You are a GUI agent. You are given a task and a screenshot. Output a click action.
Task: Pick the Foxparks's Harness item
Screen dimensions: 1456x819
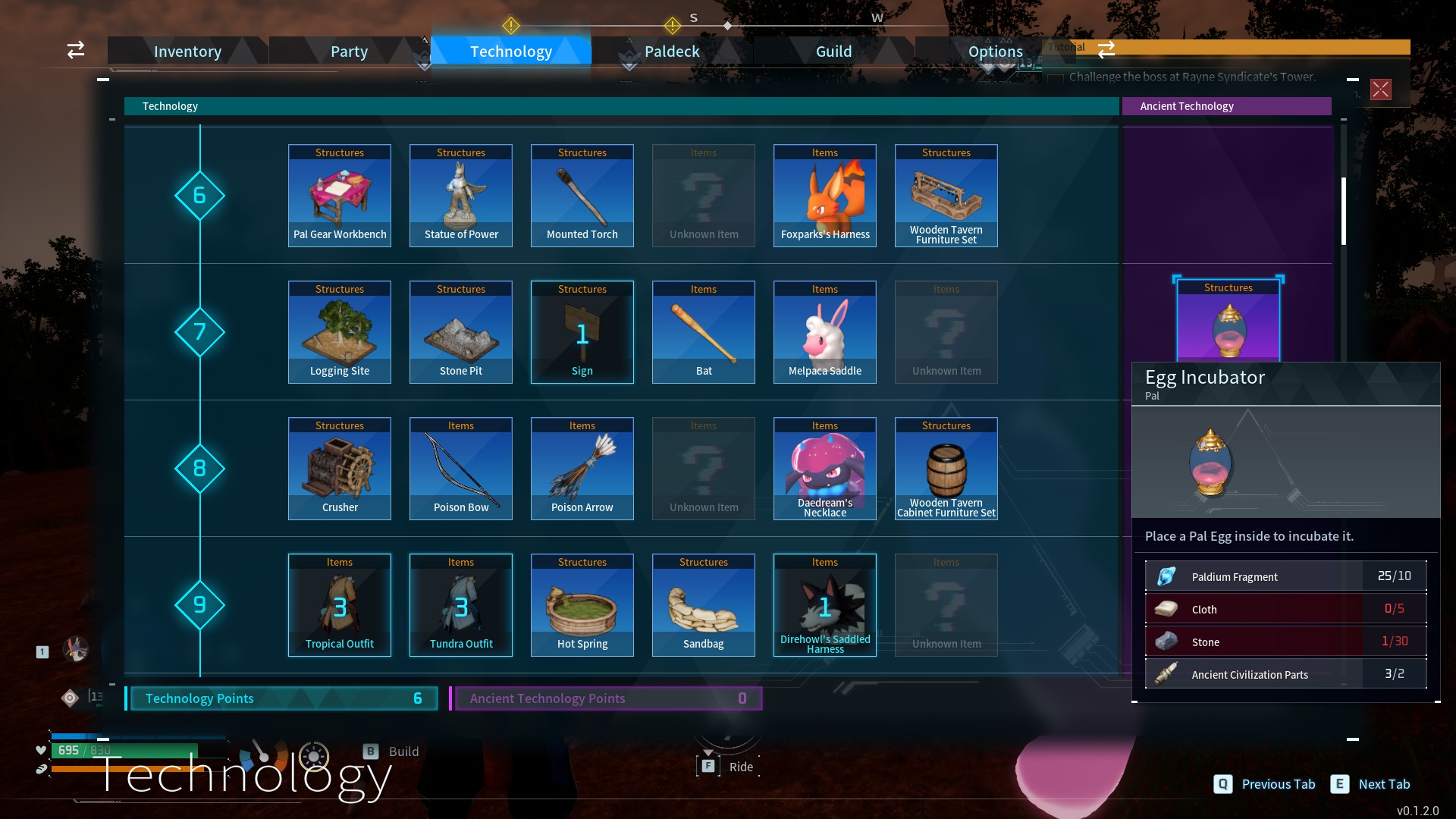825,196
